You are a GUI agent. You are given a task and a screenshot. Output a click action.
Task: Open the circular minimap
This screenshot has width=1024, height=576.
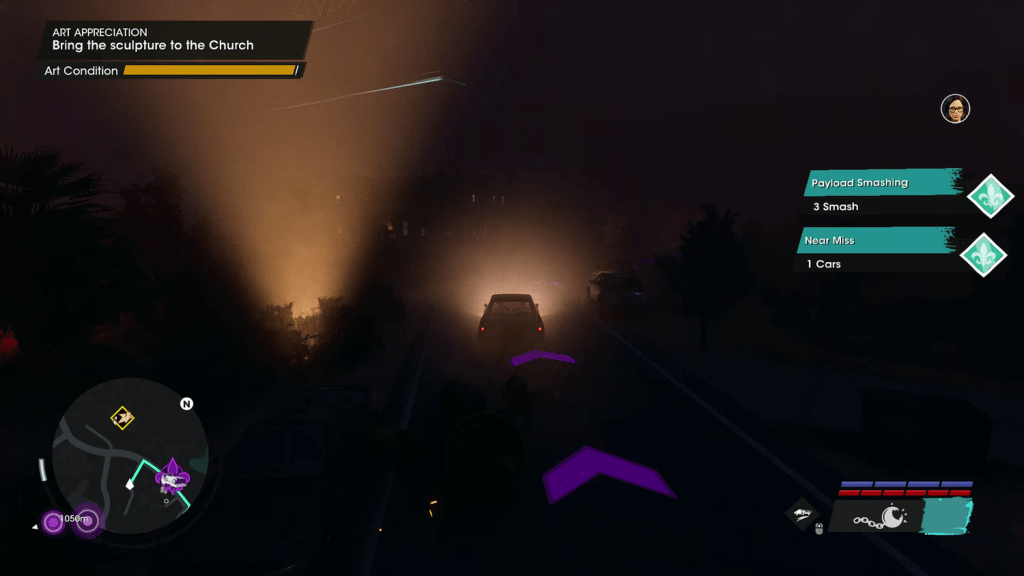point(129,456)
